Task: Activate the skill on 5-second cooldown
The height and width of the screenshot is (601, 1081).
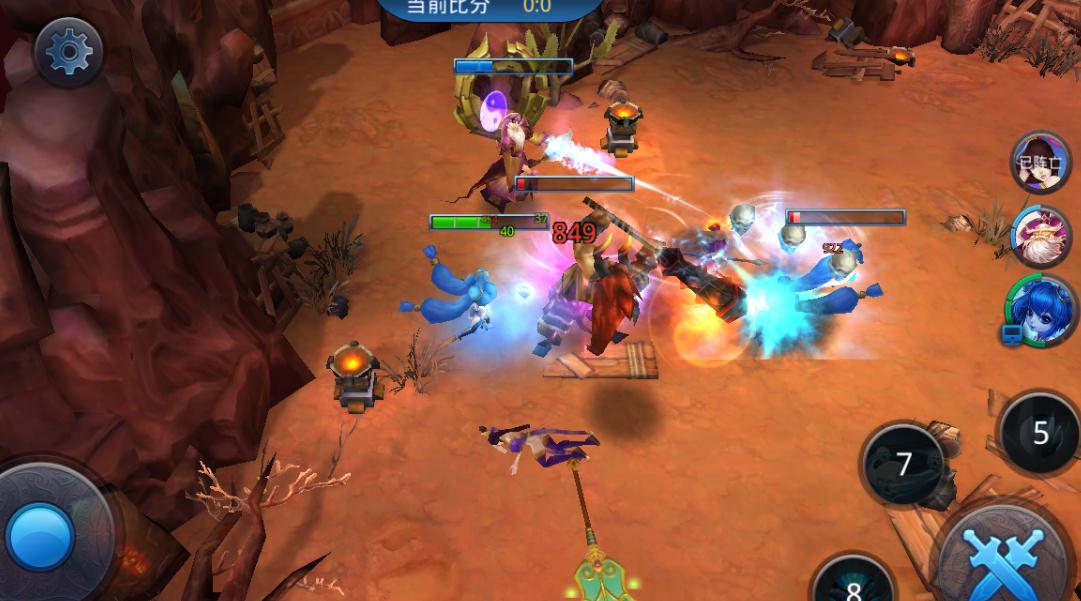Action: 1040,433
